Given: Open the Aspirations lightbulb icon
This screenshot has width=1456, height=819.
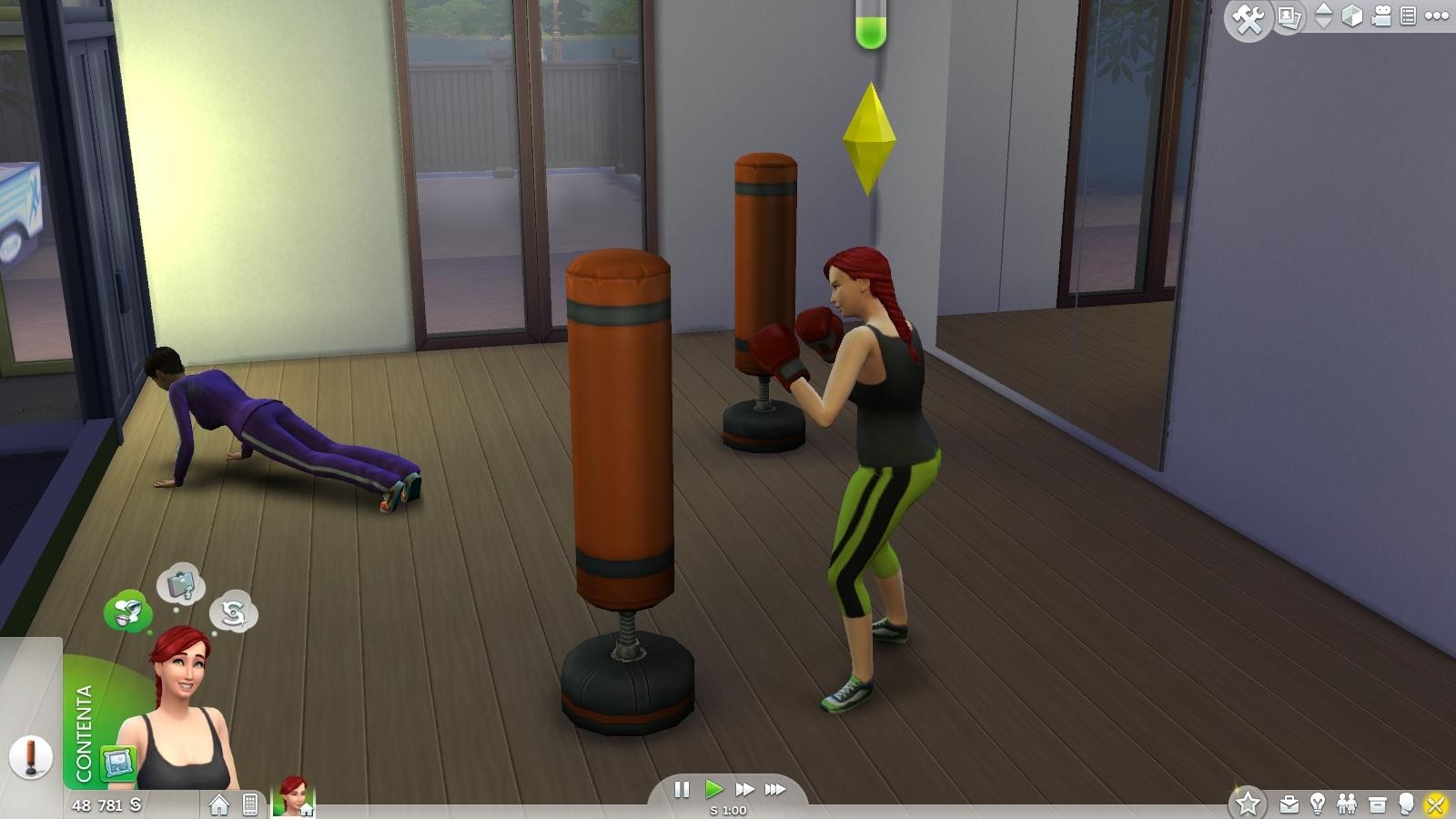Looking at the screenshot, I should [x=1318, y=804].
